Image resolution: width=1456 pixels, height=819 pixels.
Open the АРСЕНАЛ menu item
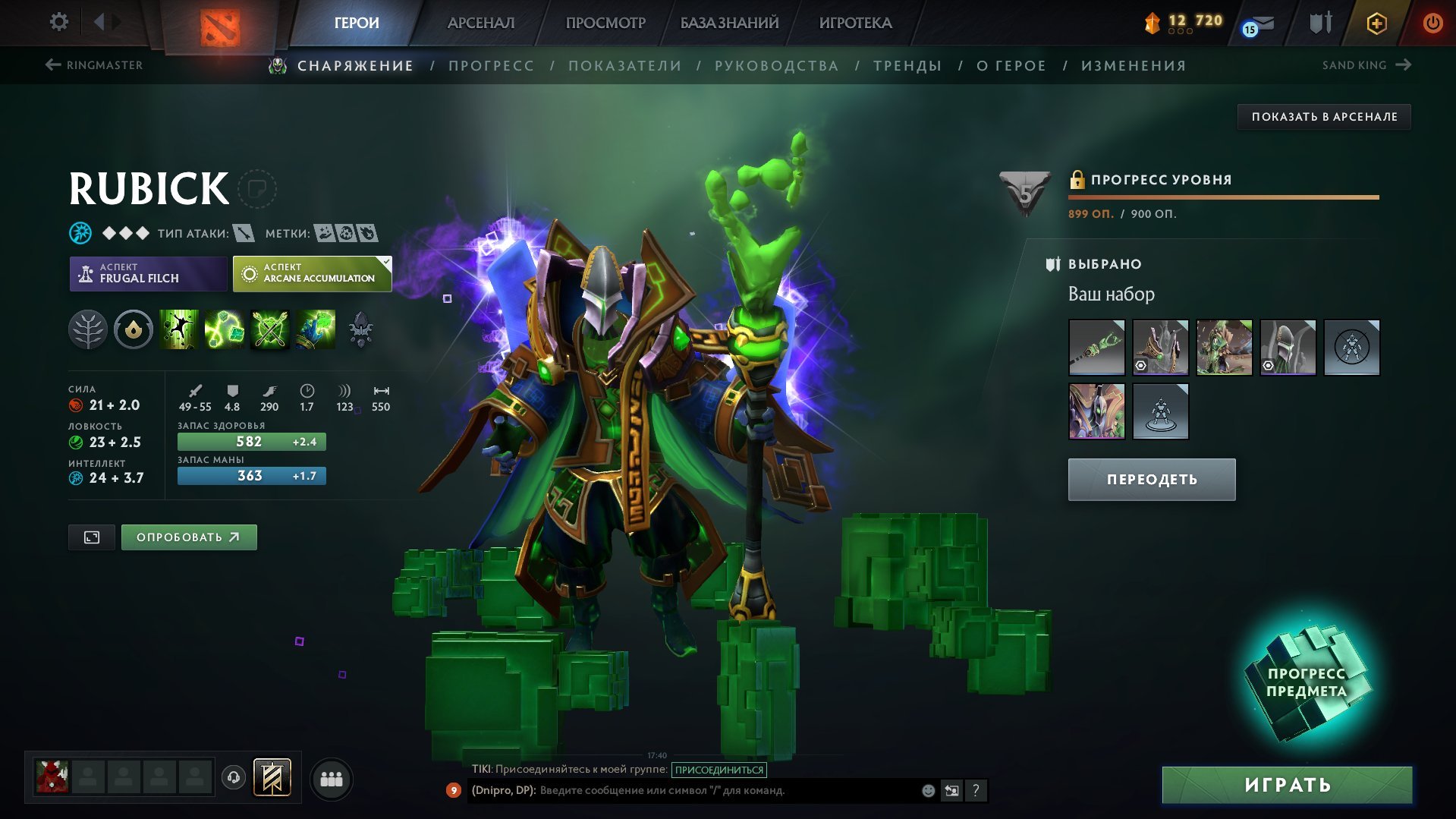click(480, 23)
